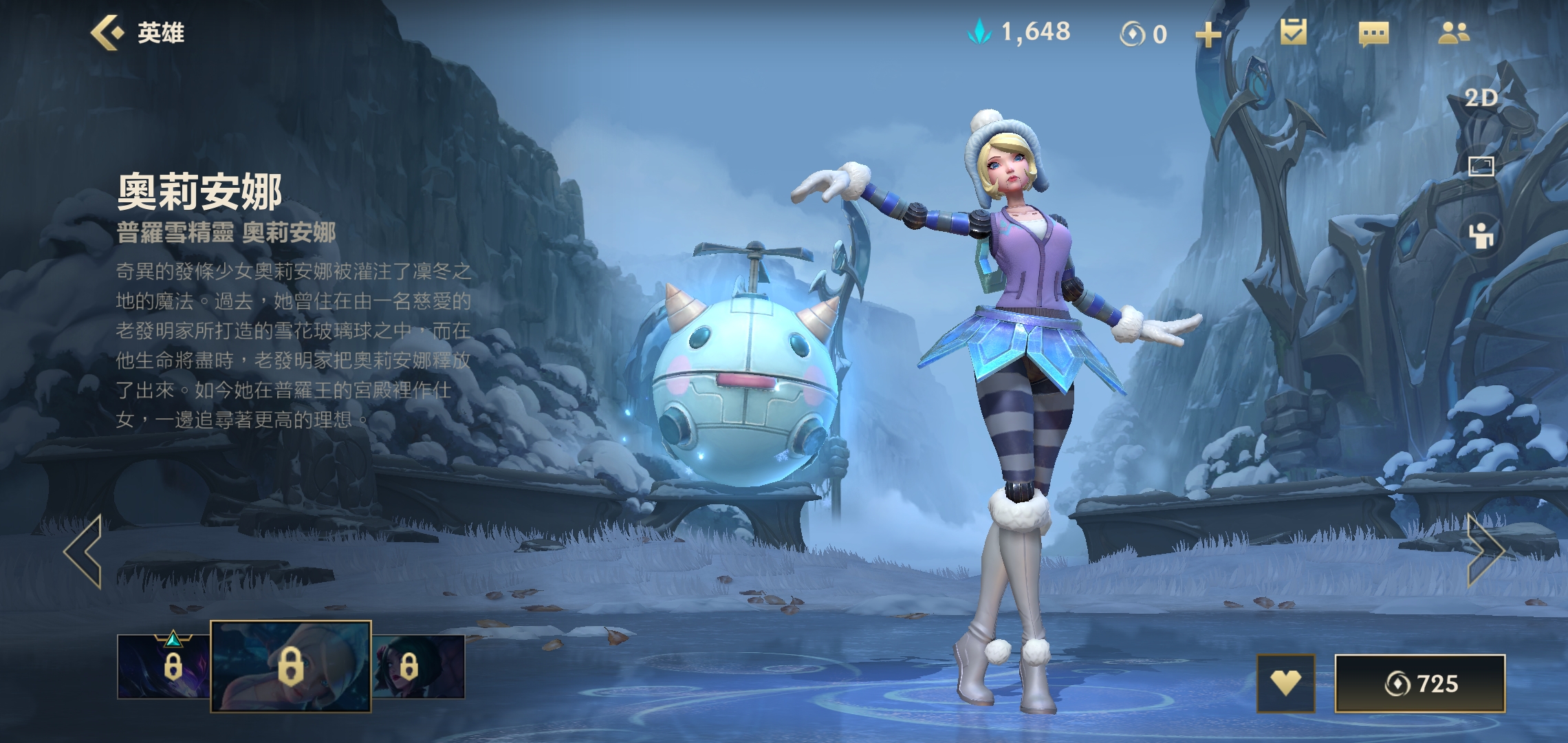The height and width of the screenshot is (743, 1568).
Task: Open the missions checklist icon
Action: pyautogui.click(x=1293, y=32)
